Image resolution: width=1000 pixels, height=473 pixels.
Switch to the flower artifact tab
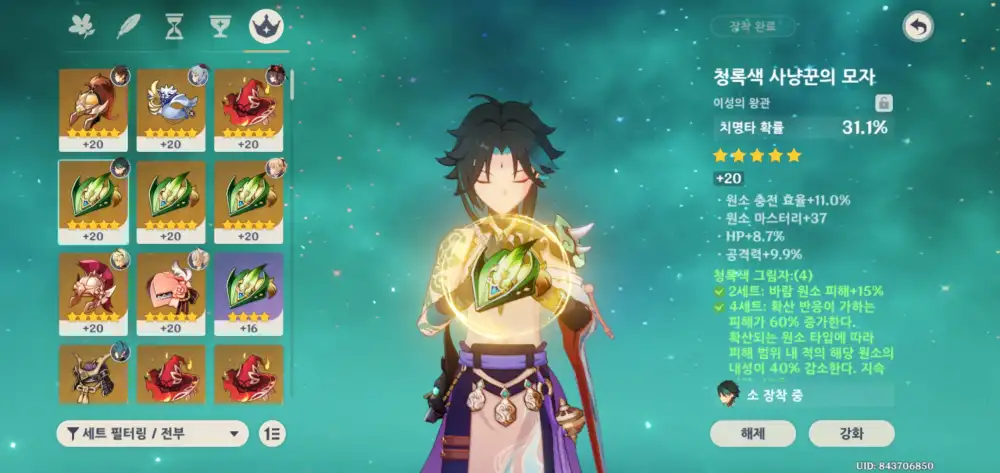pos(81,26)
